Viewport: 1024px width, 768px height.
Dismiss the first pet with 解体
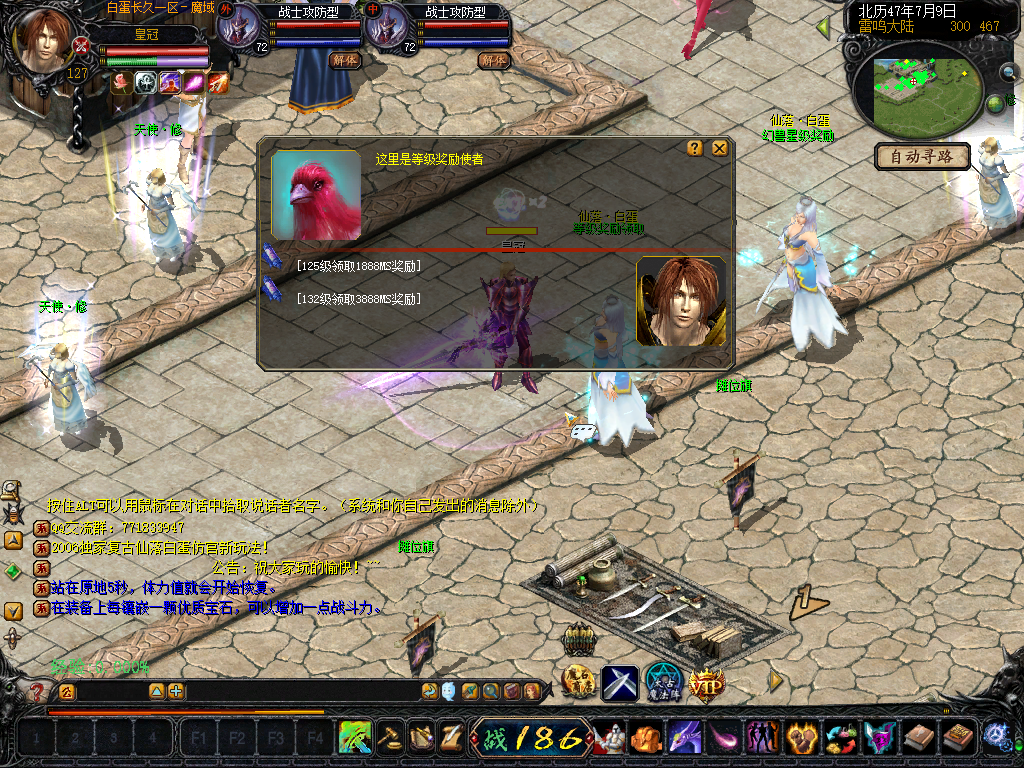[x=343, y=60]
